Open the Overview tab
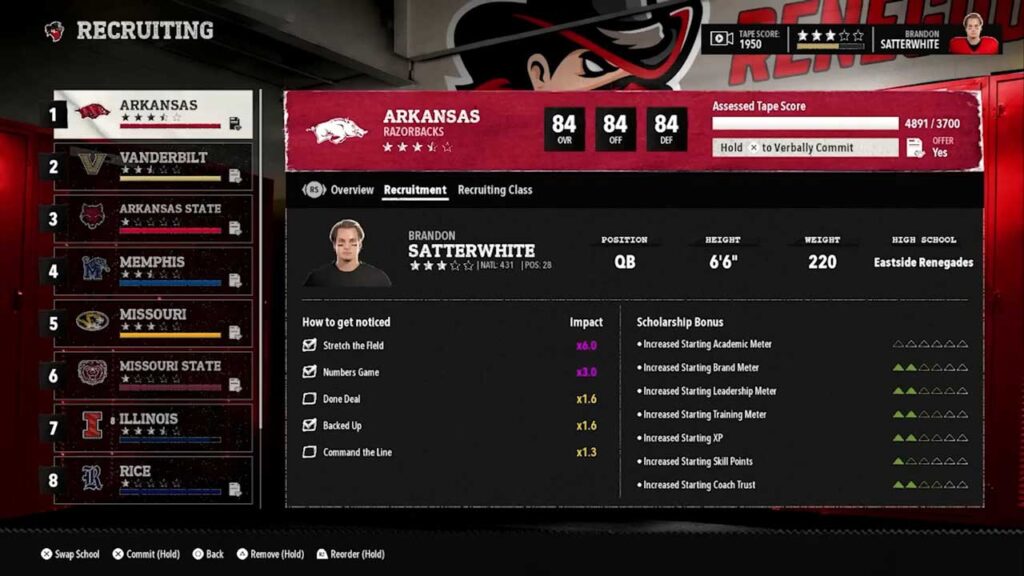Viewport: 1024px width, 576px height. coord(352,190)
